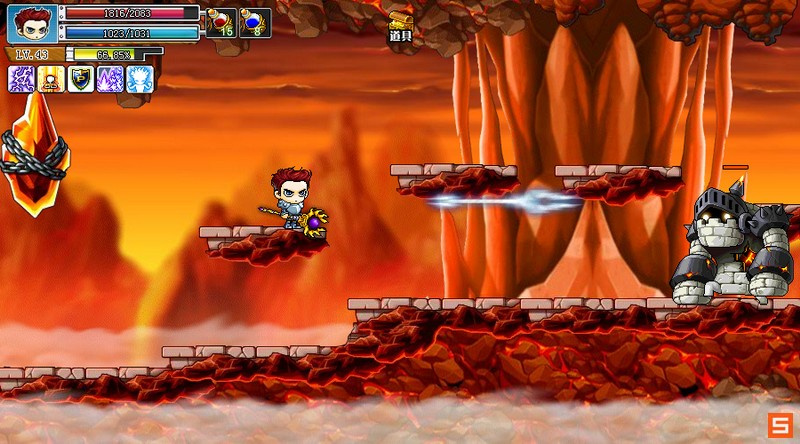Image resolution: width=800 pixels, height=444 pixels.
Task: Click the orange S logo in corner
Action: coord(779,424)
